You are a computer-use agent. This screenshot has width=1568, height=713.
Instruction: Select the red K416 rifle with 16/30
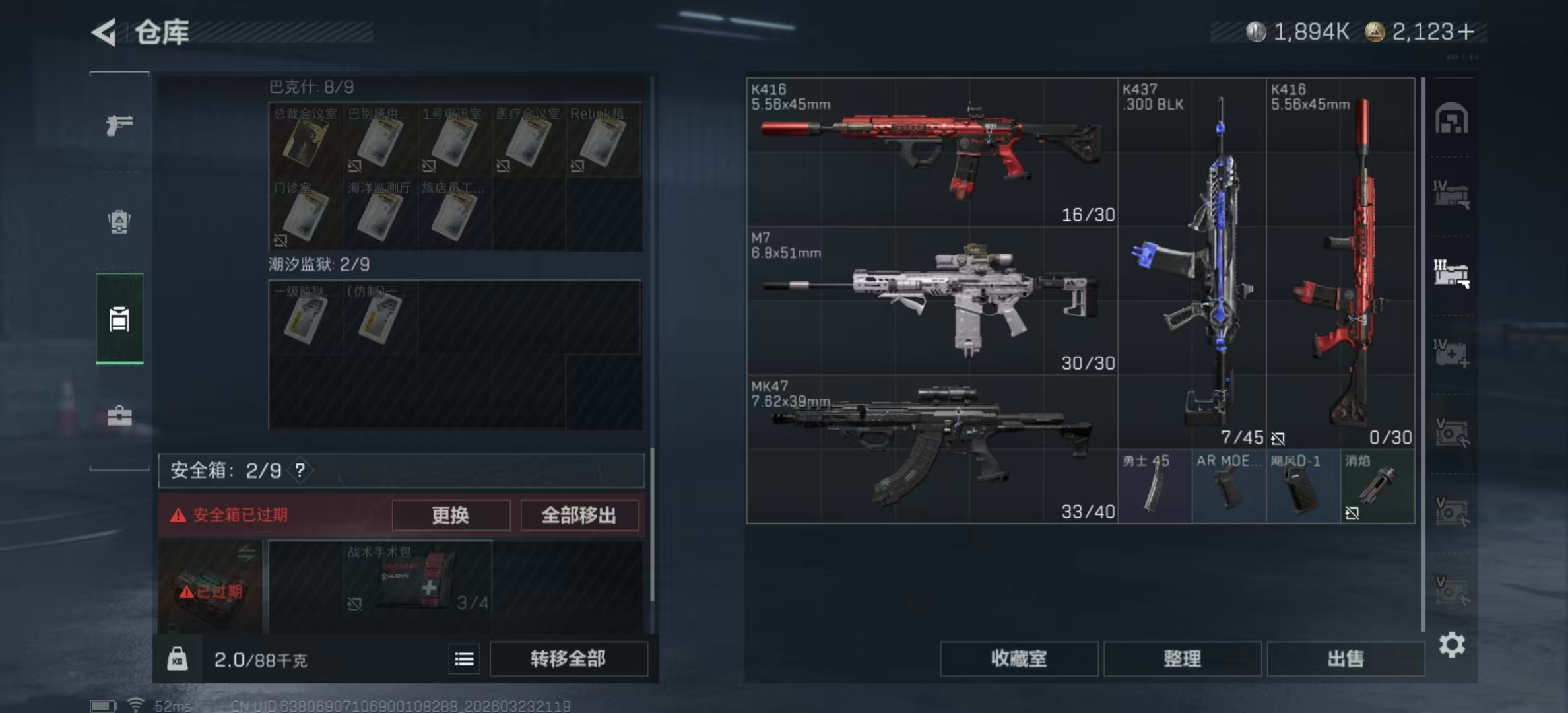(x=931, y=152)
